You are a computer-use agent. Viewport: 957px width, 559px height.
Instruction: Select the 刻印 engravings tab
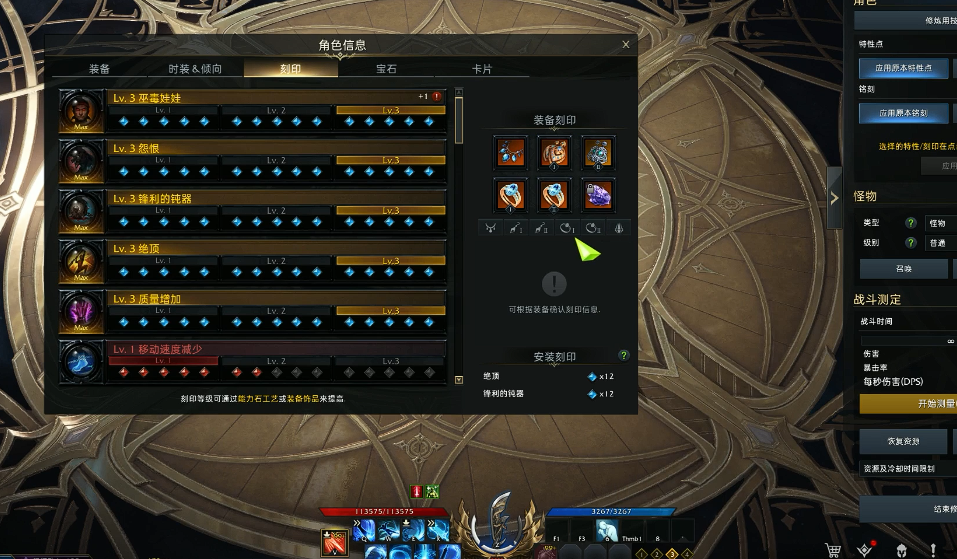pos(291,69)
